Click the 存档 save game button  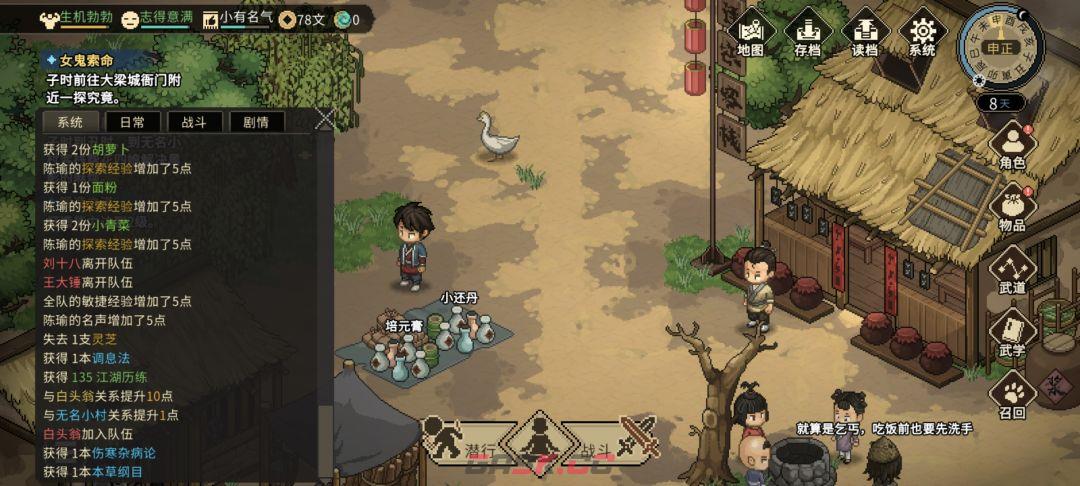click(808, 34)
